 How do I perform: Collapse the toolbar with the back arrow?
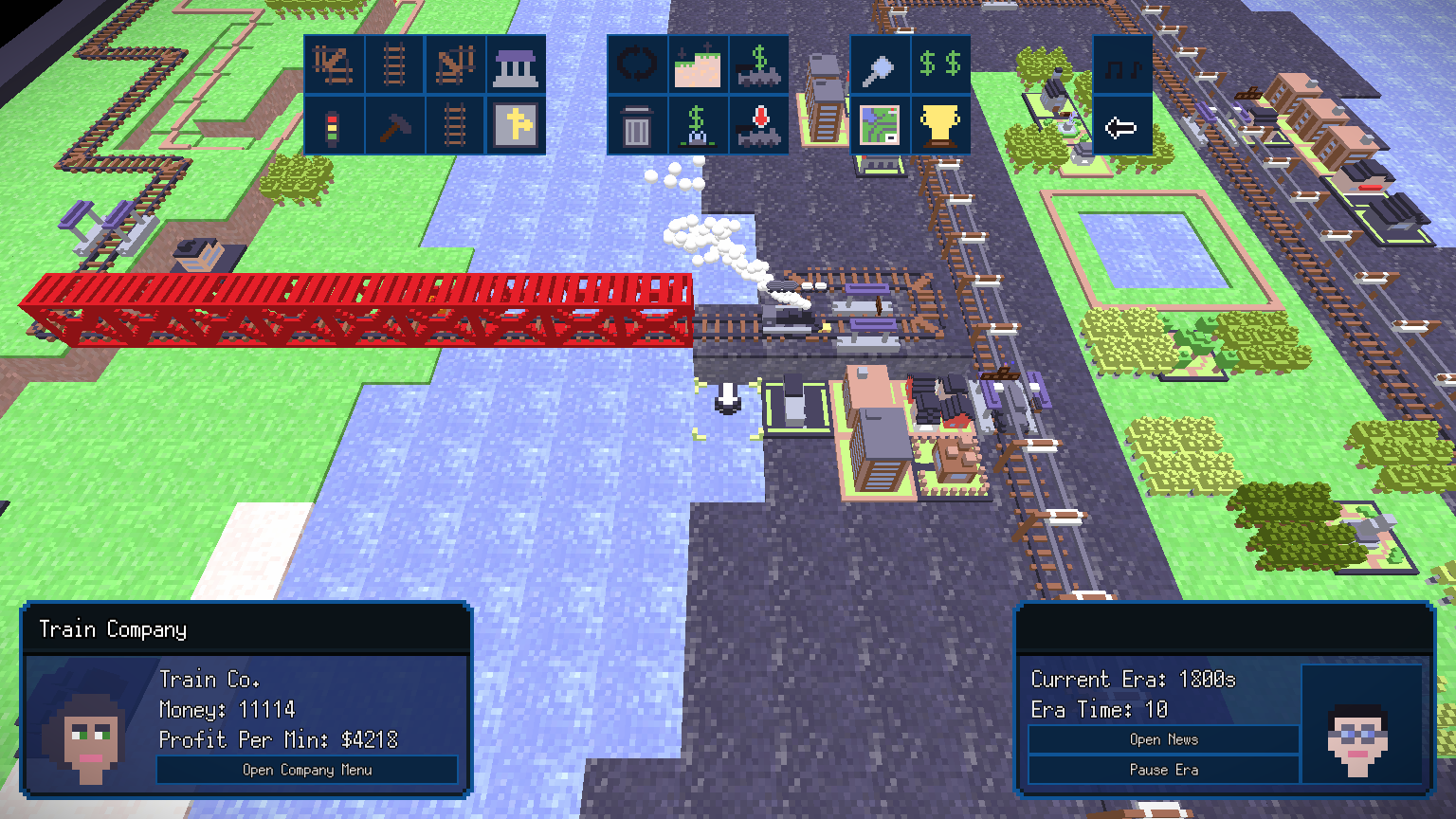point(1124,126)
